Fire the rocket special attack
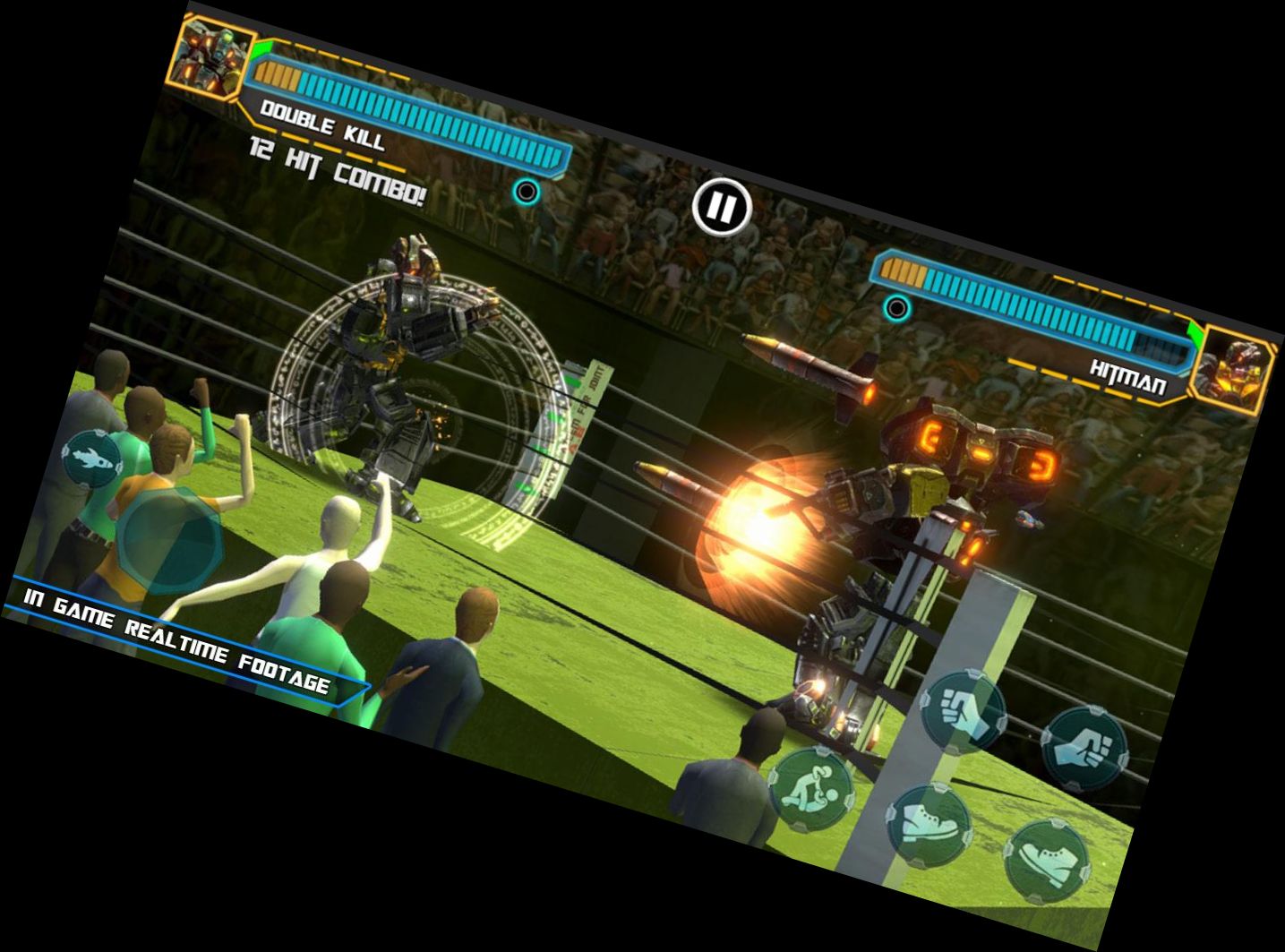This screenshot has height=952, width=1285. [x=92, y=459]
